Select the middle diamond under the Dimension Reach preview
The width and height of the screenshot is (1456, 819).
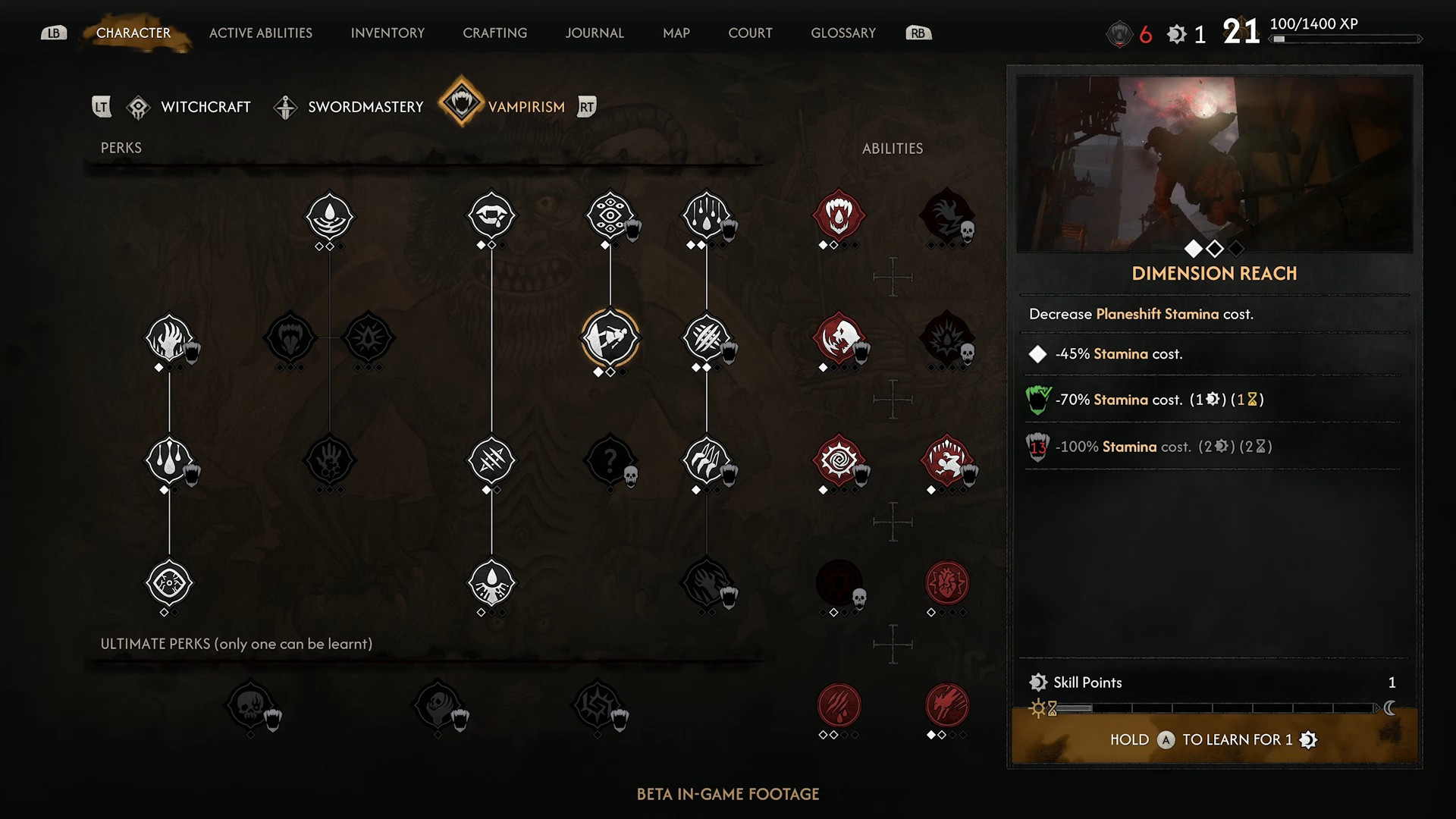[x=1214, y=247]
